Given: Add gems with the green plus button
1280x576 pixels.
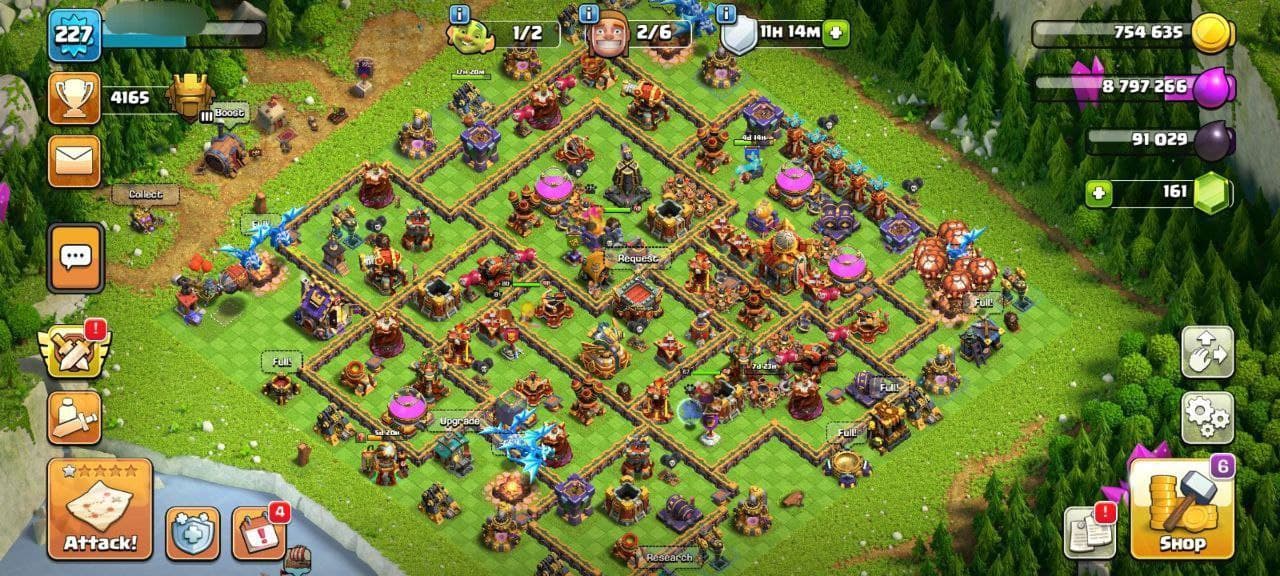Looking at the screenshot, I should 1099,192.
